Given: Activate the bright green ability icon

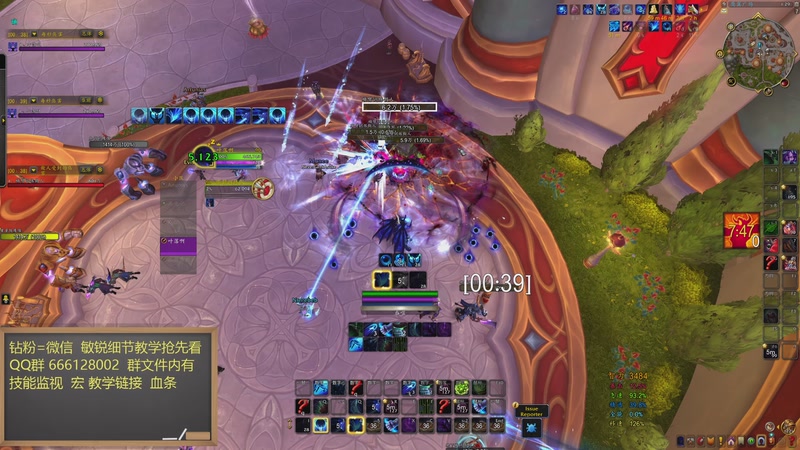Looking at the screenshot, I should coord(462,388).
